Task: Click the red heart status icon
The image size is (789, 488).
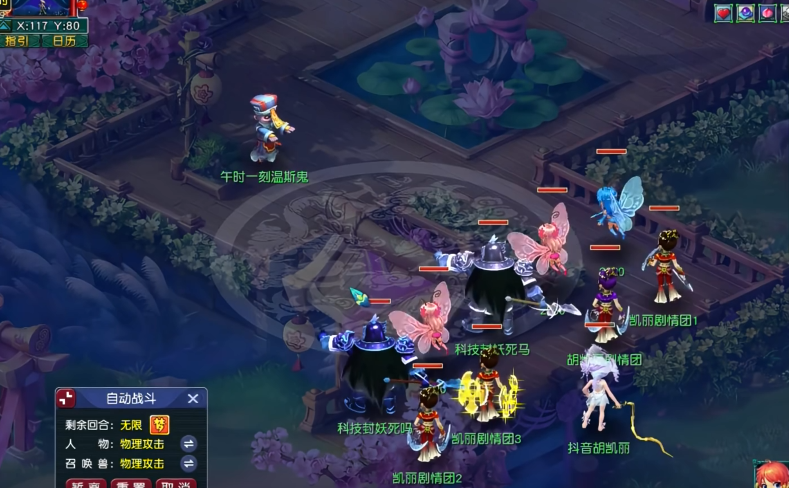Action: tap(724, 13)
